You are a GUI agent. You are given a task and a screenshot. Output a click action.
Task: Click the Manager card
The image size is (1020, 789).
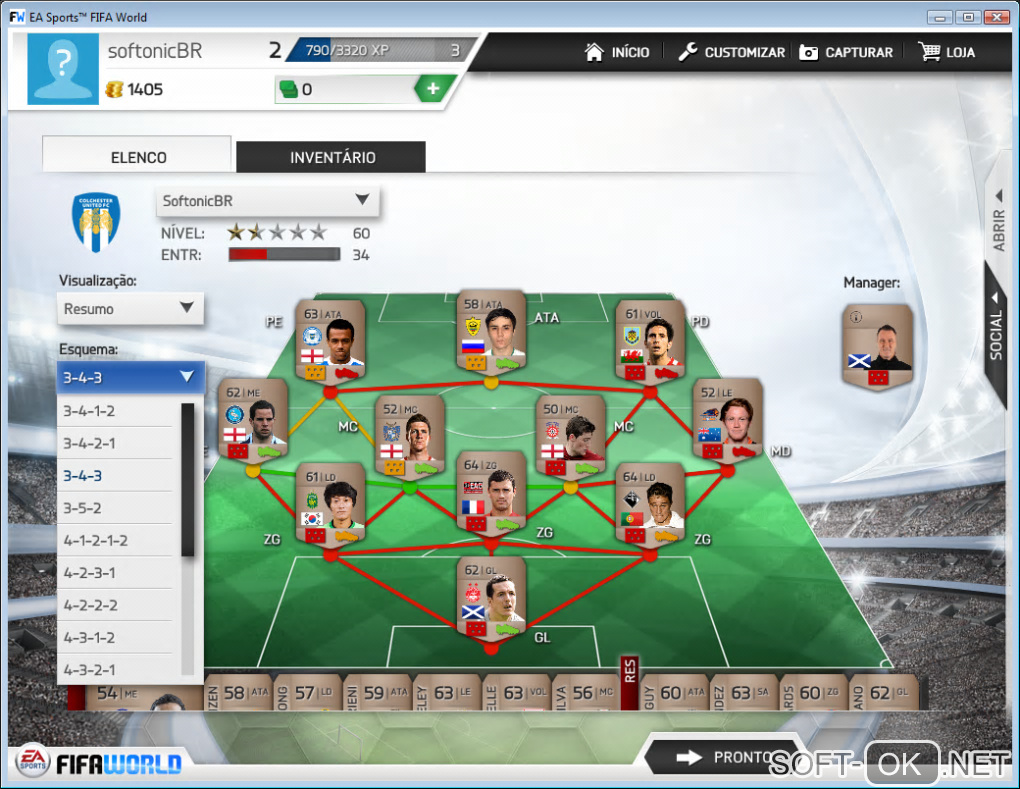(x=877, y=346)
